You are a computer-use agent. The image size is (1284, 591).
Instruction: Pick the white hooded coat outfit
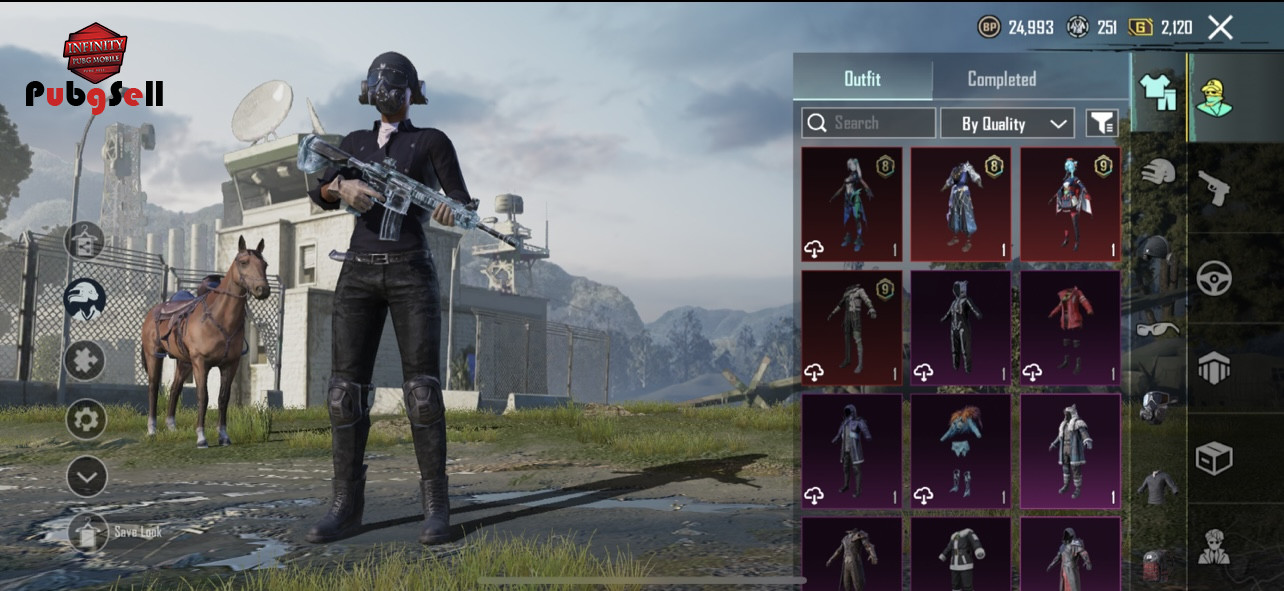pos(1070,451)
